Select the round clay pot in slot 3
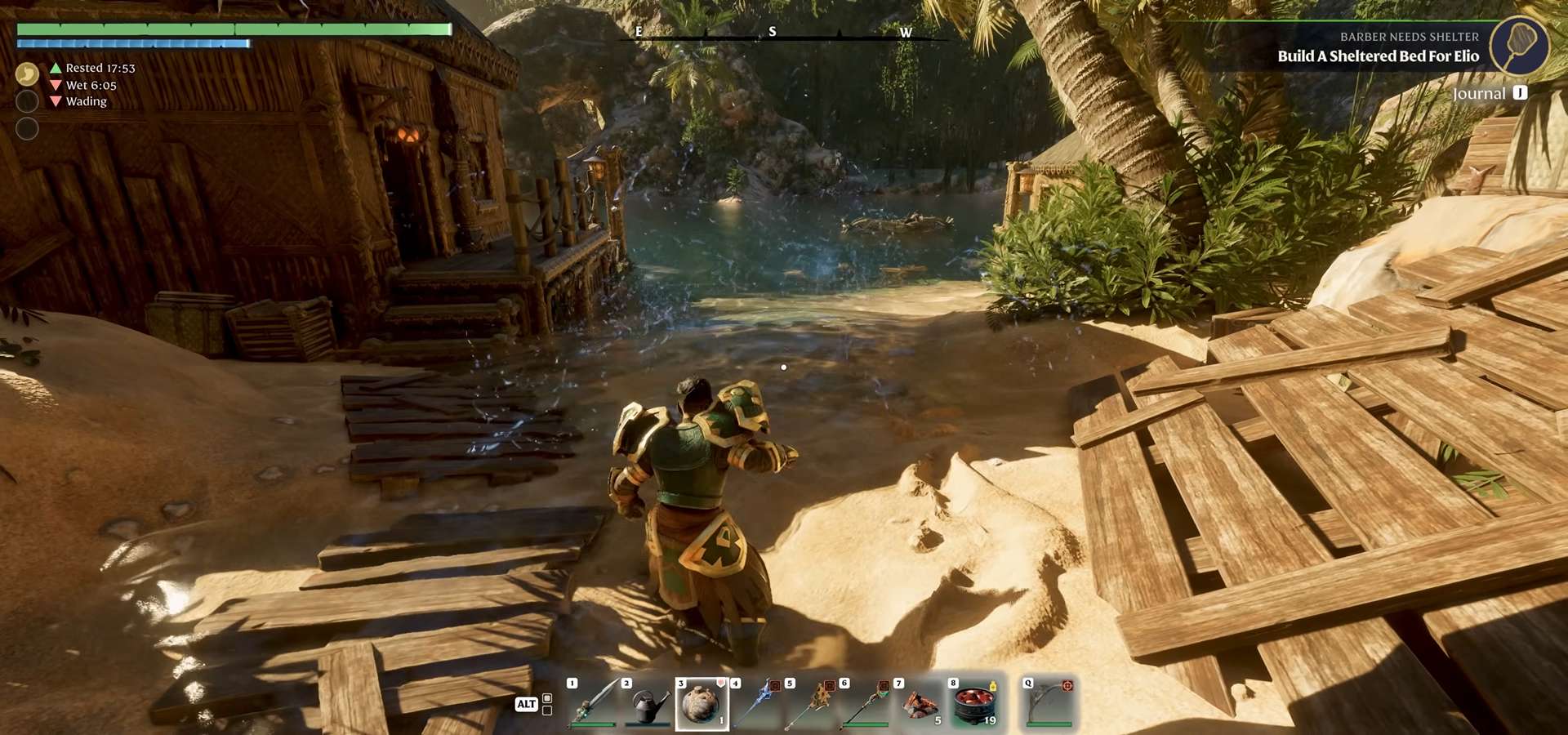The width and height of the screenshot is (1568, 735). 702,704
